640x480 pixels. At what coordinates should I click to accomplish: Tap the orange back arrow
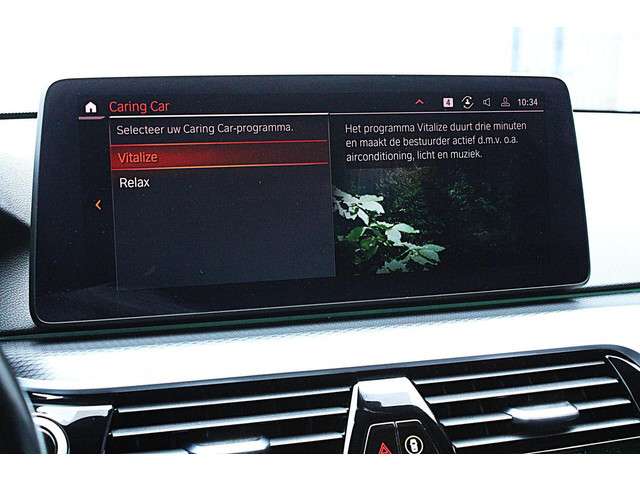click(x=98, y=205)
